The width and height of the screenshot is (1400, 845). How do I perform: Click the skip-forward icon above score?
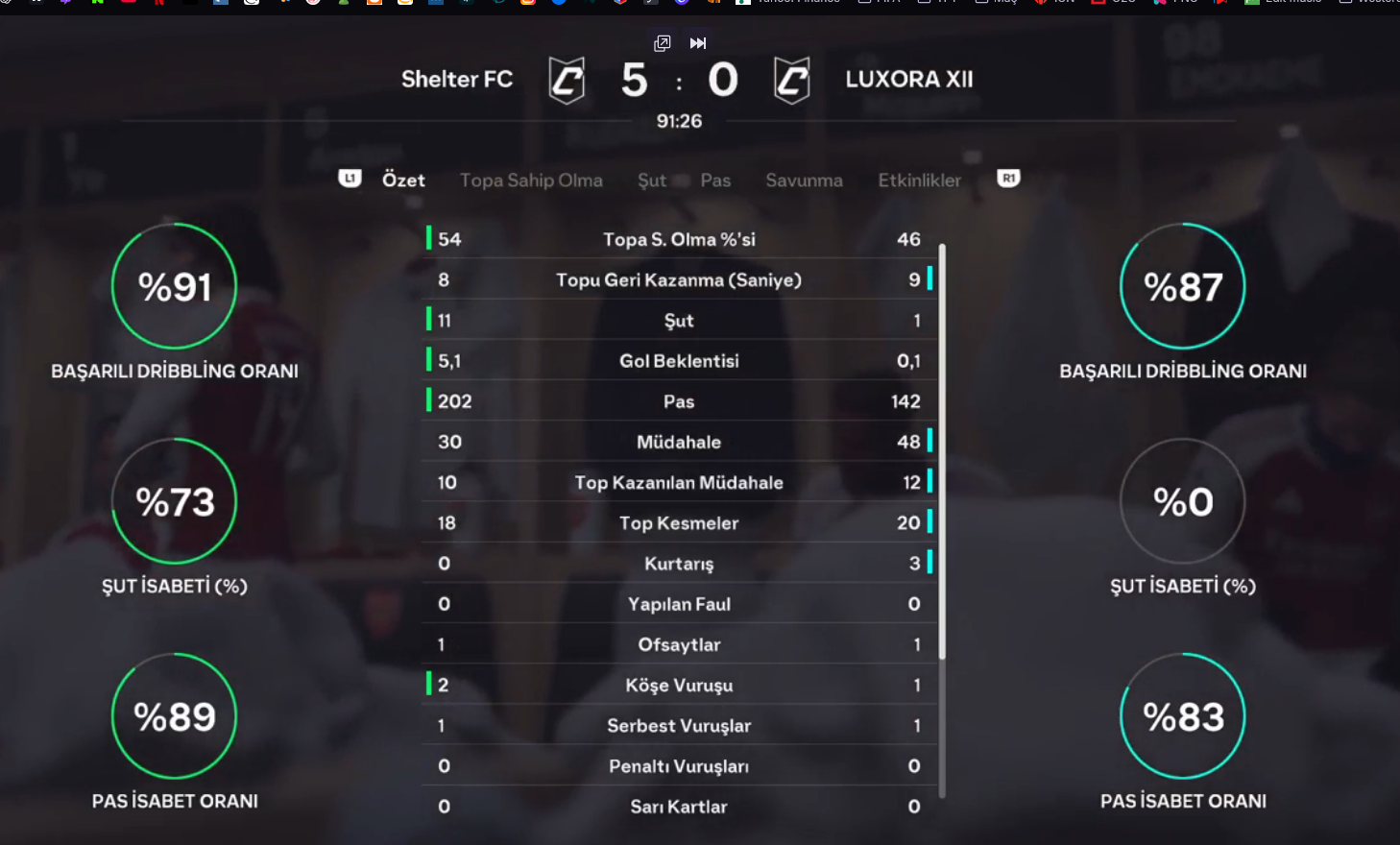[x=698, y=43]
